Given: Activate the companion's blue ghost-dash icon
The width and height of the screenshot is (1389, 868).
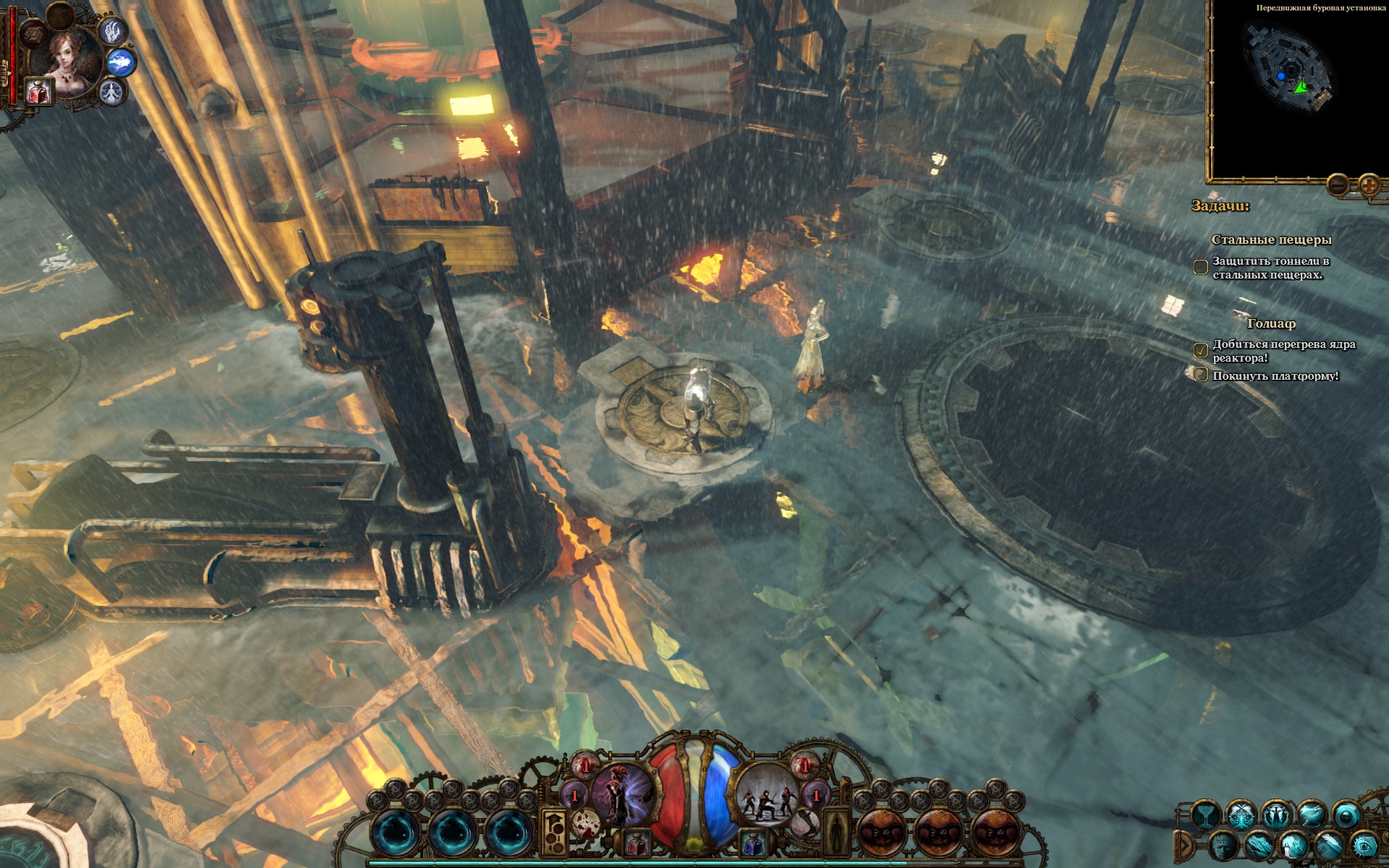Looking at the screenshot, I should [x=123, y=63].
